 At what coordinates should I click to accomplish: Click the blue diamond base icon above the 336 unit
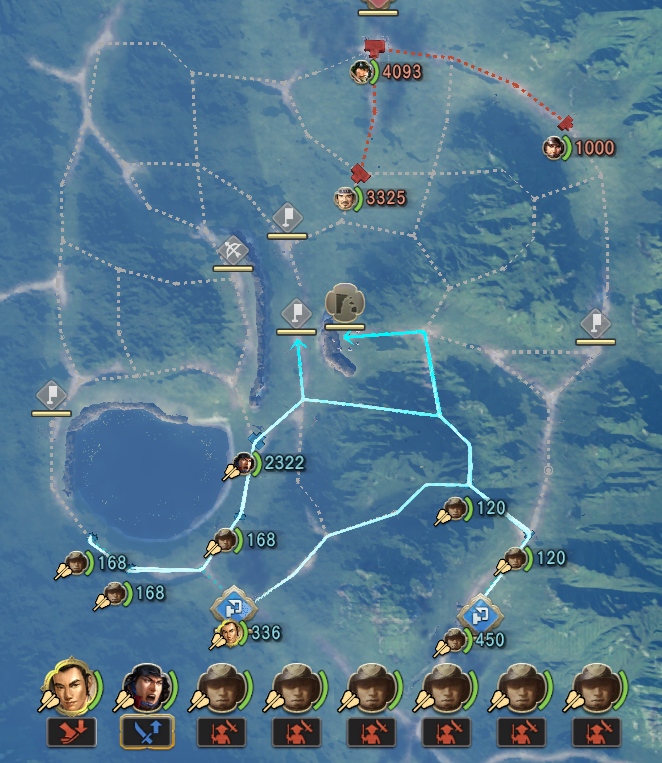pos(234,605)
